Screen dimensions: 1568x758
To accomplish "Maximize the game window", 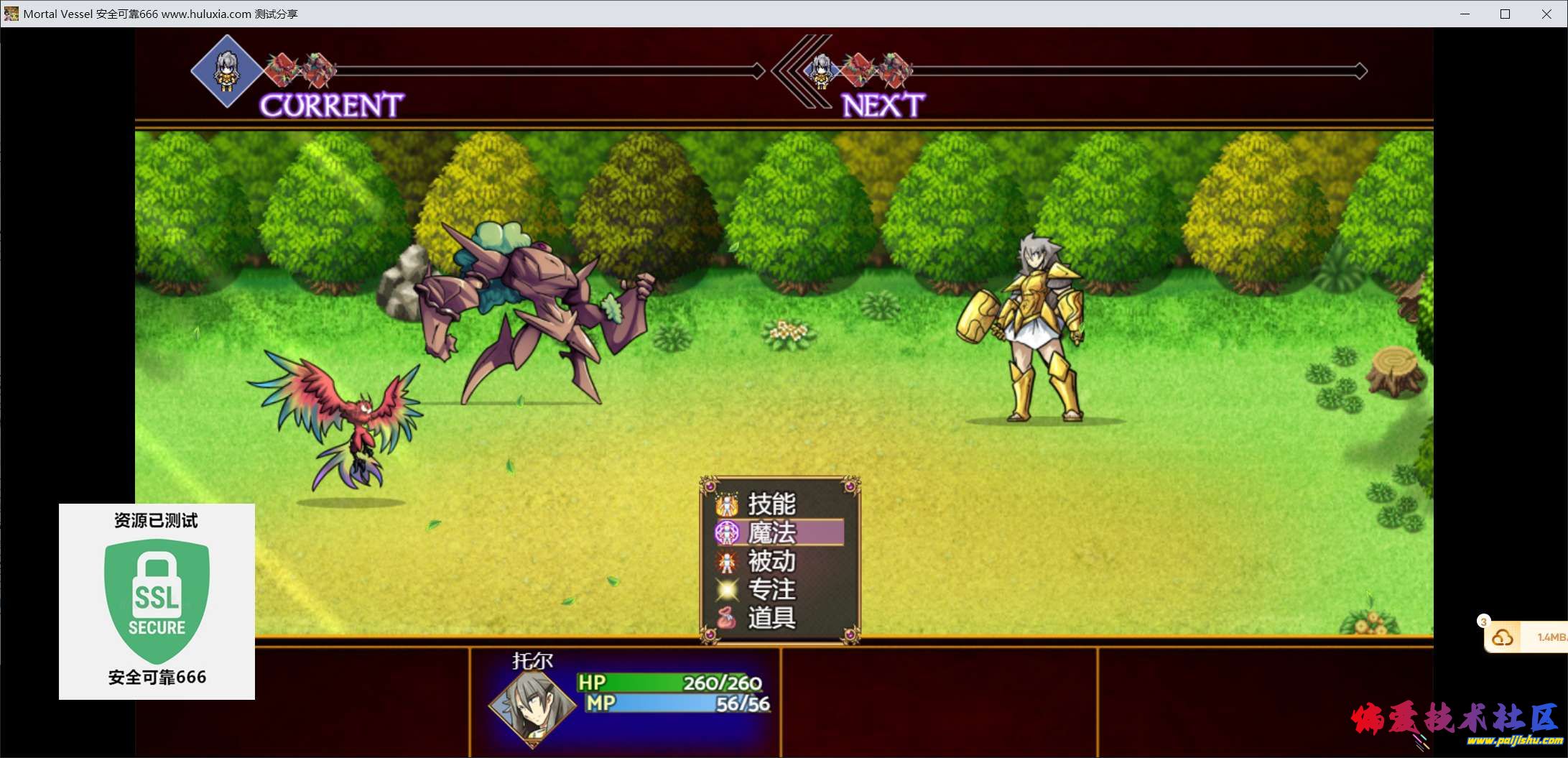I will pyautogui.click(x=1506, y=14).
